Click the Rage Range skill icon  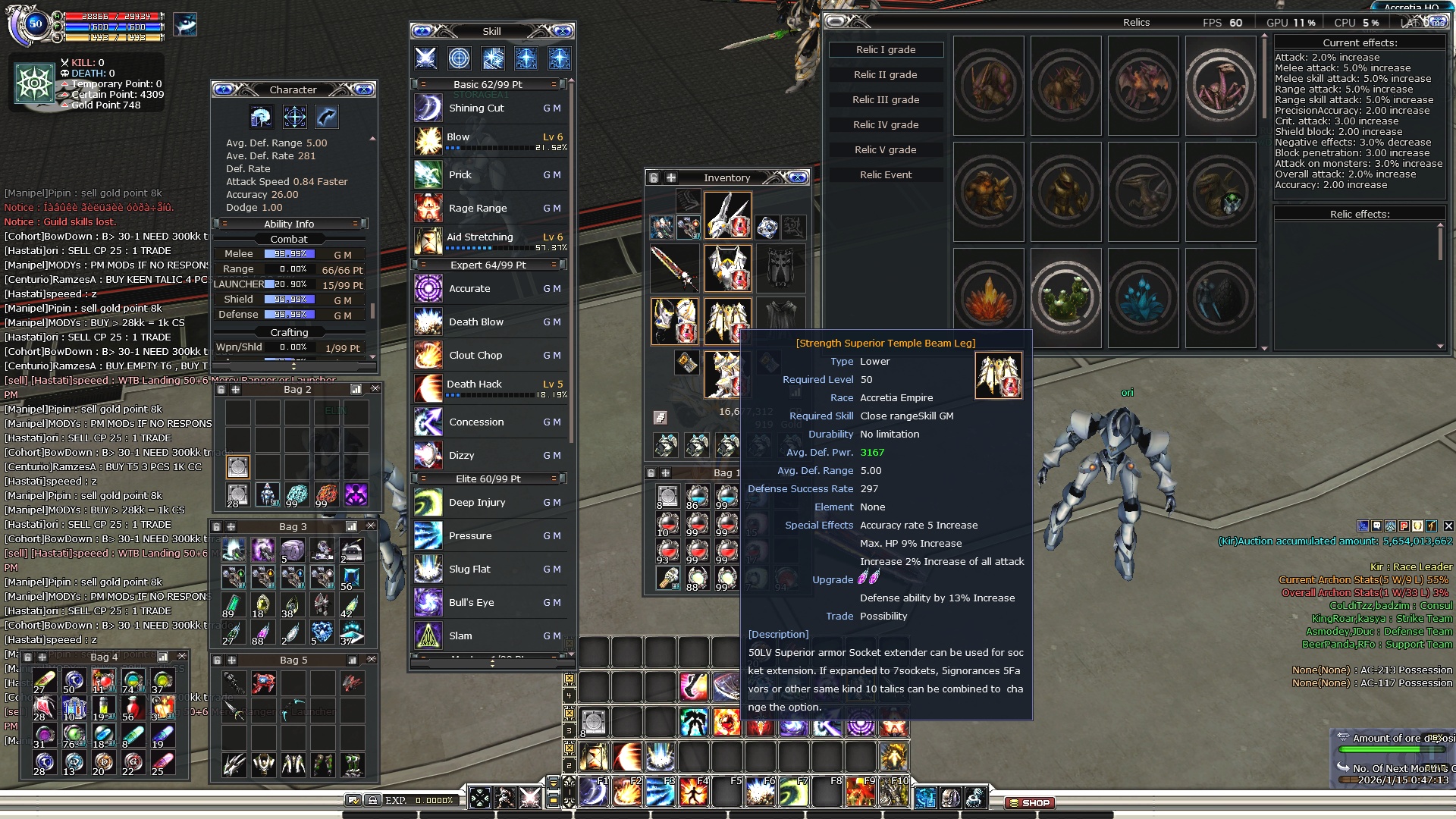(x=428, y=208)
